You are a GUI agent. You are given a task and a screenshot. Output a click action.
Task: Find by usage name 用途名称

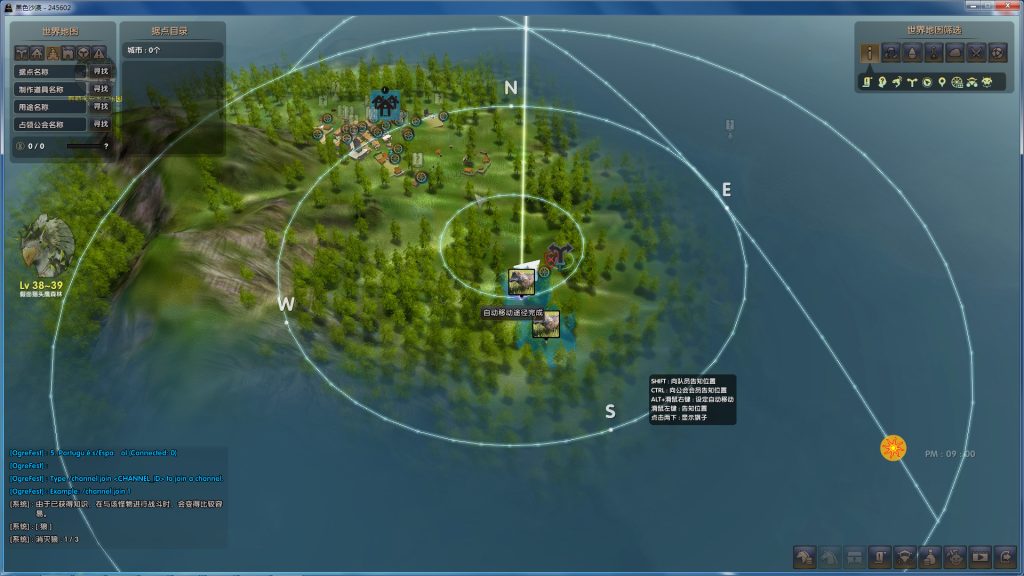click(100, 106)
